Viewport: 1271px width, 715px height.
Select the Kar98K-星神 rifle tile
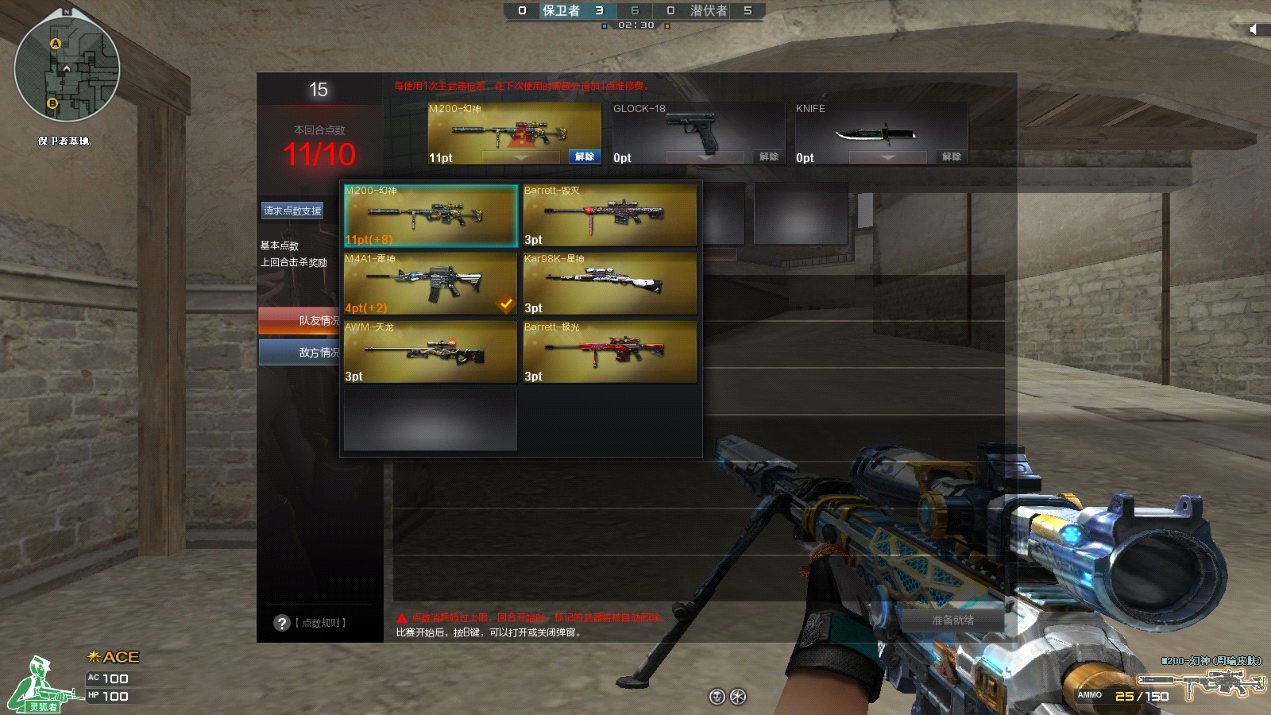point(609,283)
